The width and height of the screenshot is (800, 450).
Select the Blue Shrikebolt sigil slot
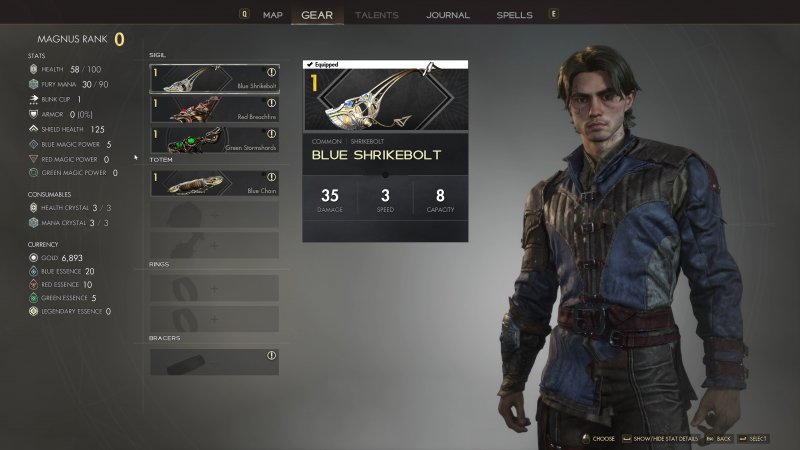[214, 78]
